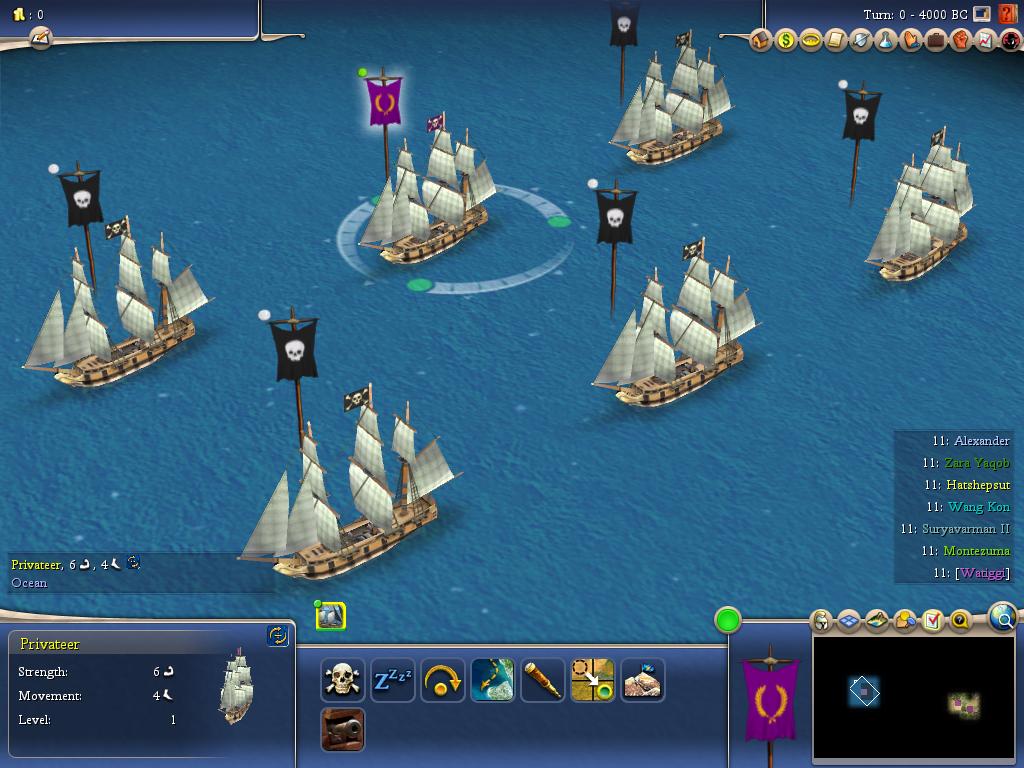Select Alexander in the scoreboard
This screenshot has width=1024, height=768.
[980, 441]
